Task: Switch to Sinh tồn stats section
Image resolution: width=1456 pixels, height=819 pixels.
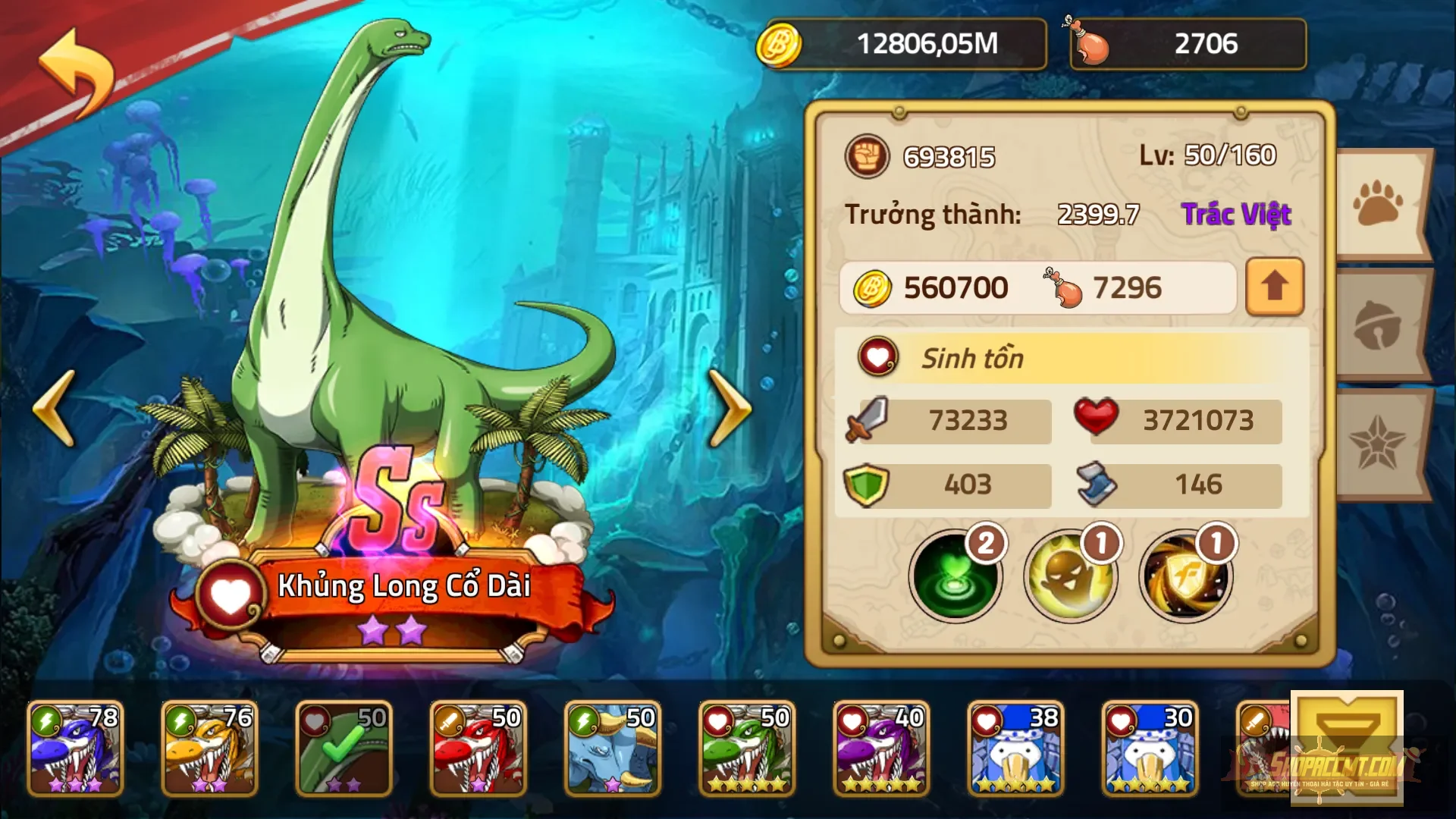Action: [x=974, y=357]
